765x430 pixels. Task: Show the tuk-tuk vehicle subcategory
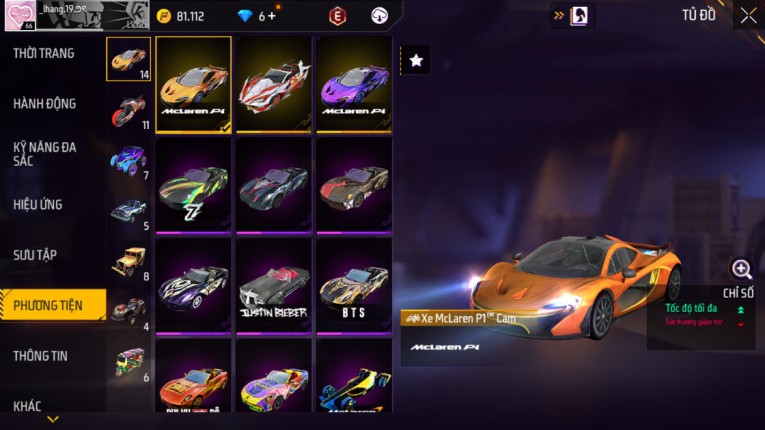coord(128,361)
